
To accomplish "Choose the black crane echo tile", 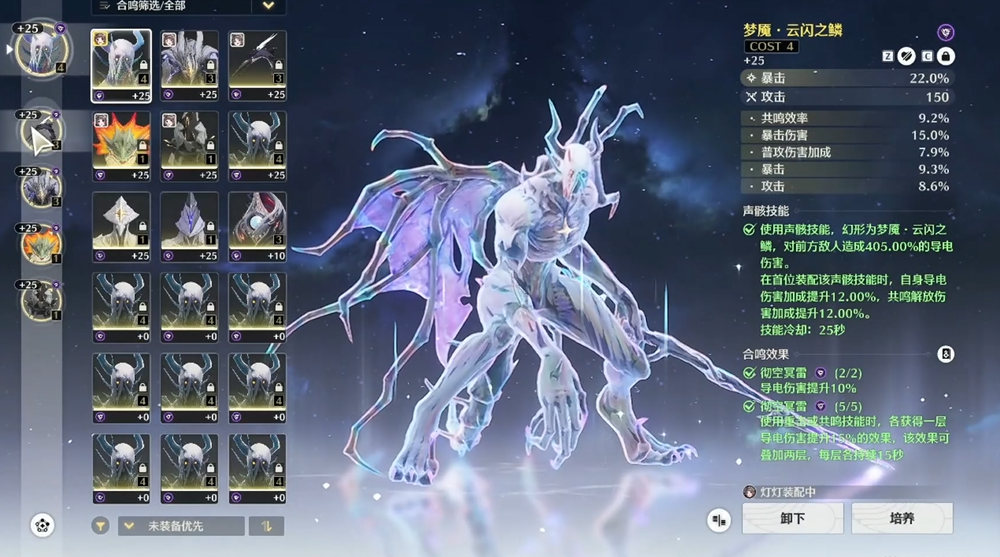I will tap(257, 60).
